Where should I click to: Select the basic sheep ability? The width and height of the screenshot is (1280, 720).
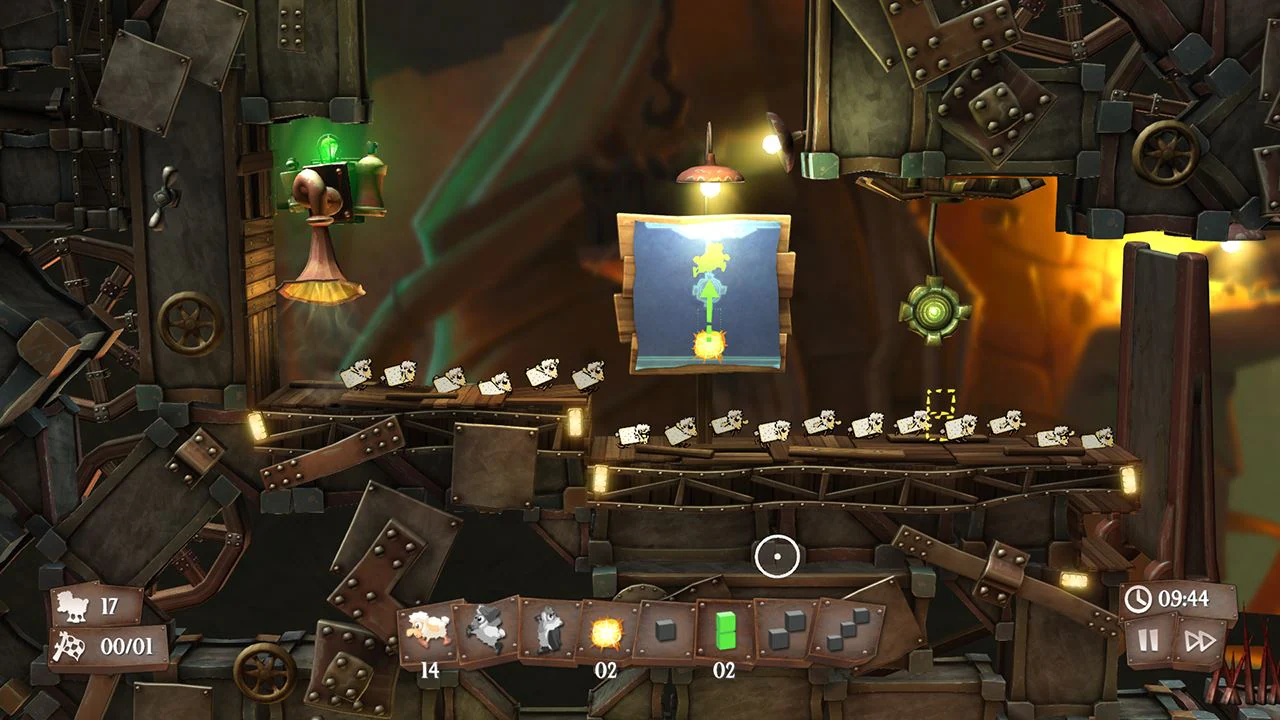[426, 628]
